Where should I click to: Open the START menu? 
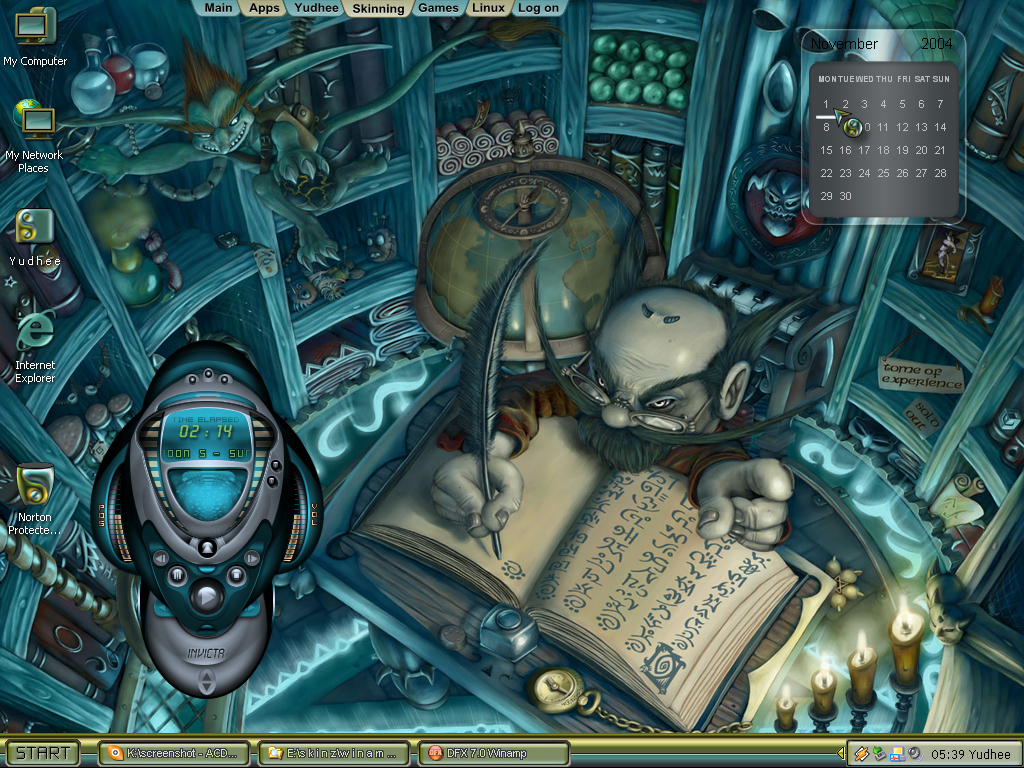coord(44,753)
